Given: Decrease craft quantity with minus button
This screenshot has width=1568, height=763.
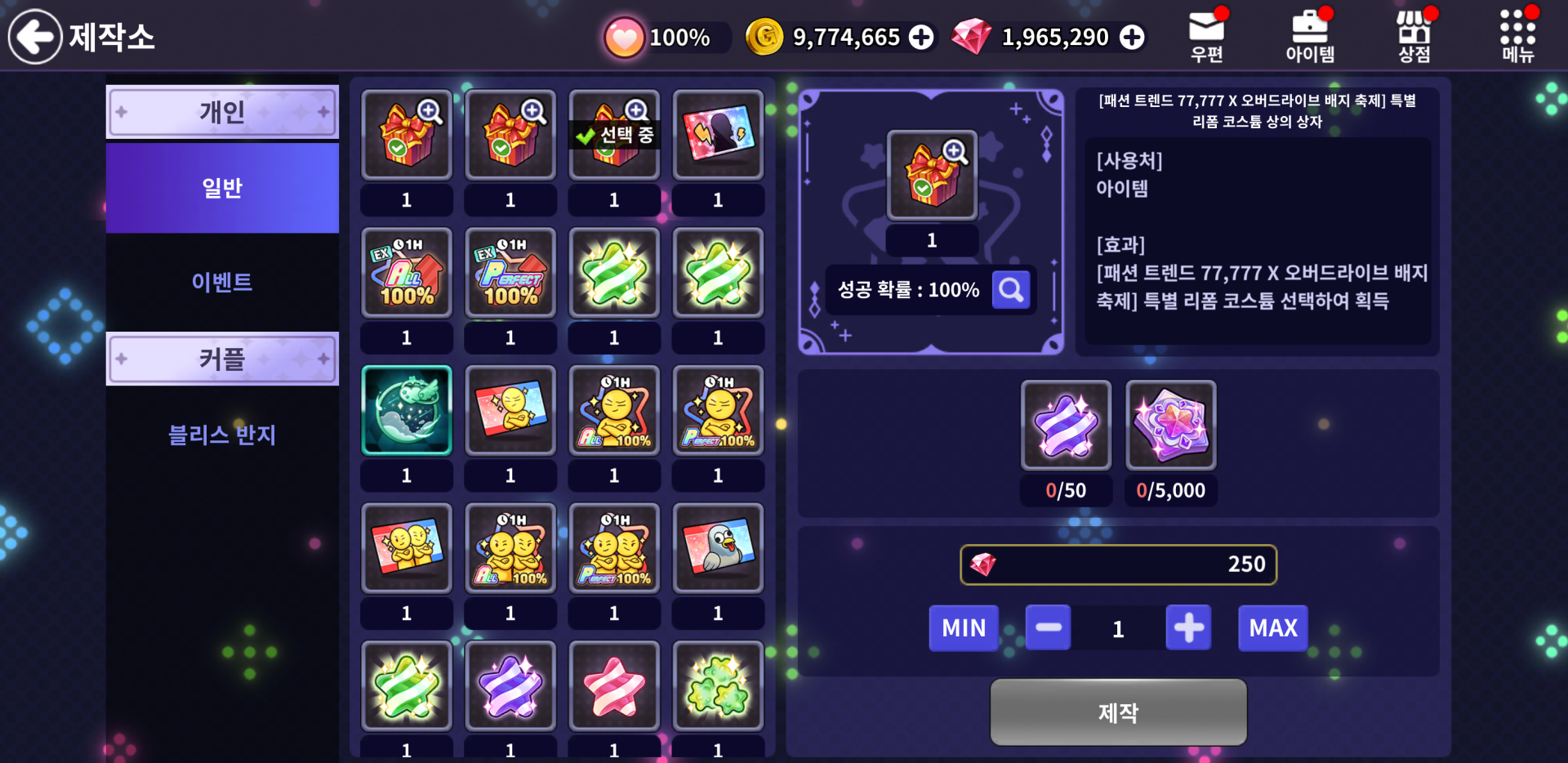Looking at the screenshot, I should (x=1048, y=628).
